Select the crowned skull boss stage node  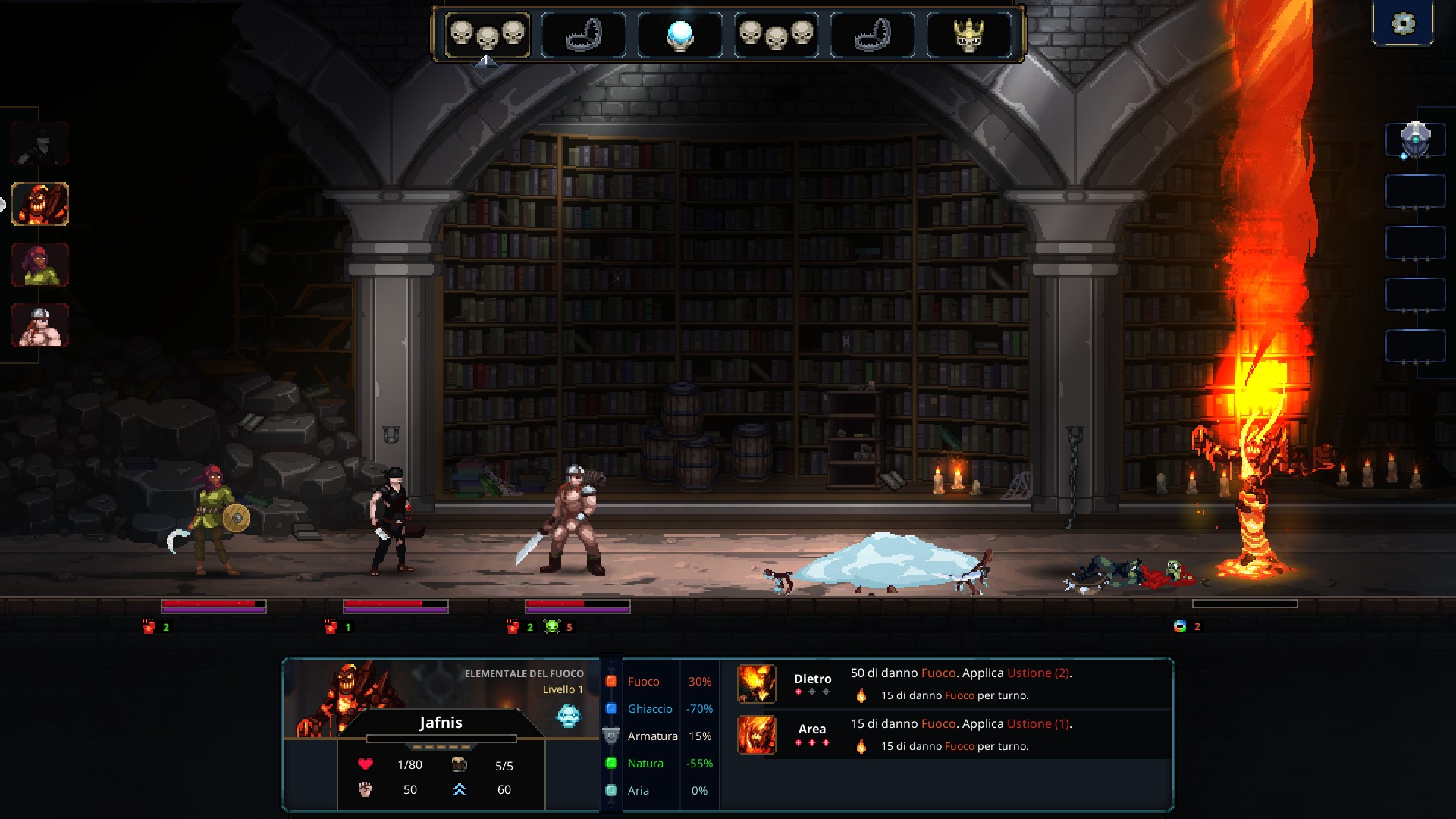click(968, 35)
